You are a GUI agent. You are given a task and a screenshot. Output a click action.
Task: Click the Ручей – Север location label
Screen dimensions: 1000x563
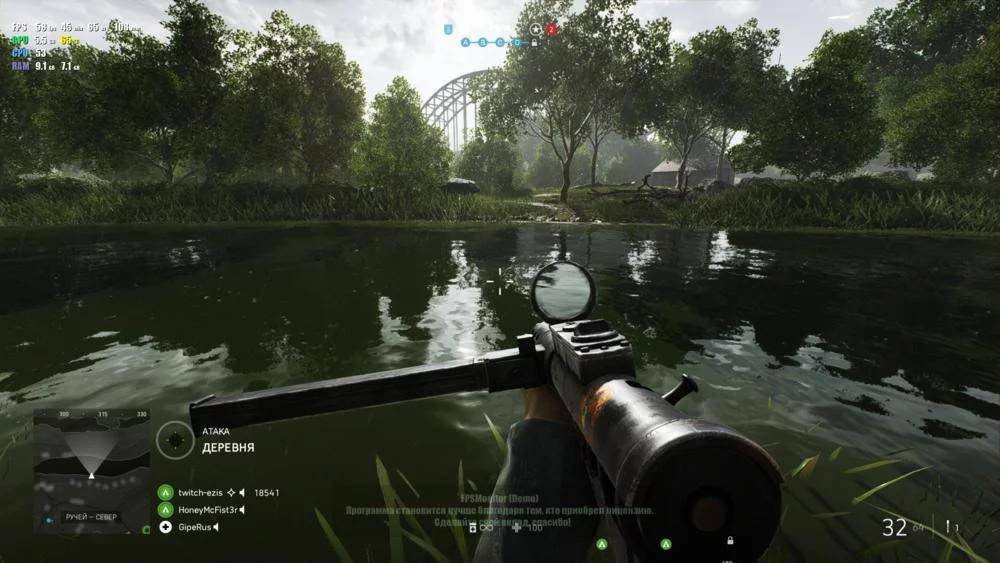(88, 517)
